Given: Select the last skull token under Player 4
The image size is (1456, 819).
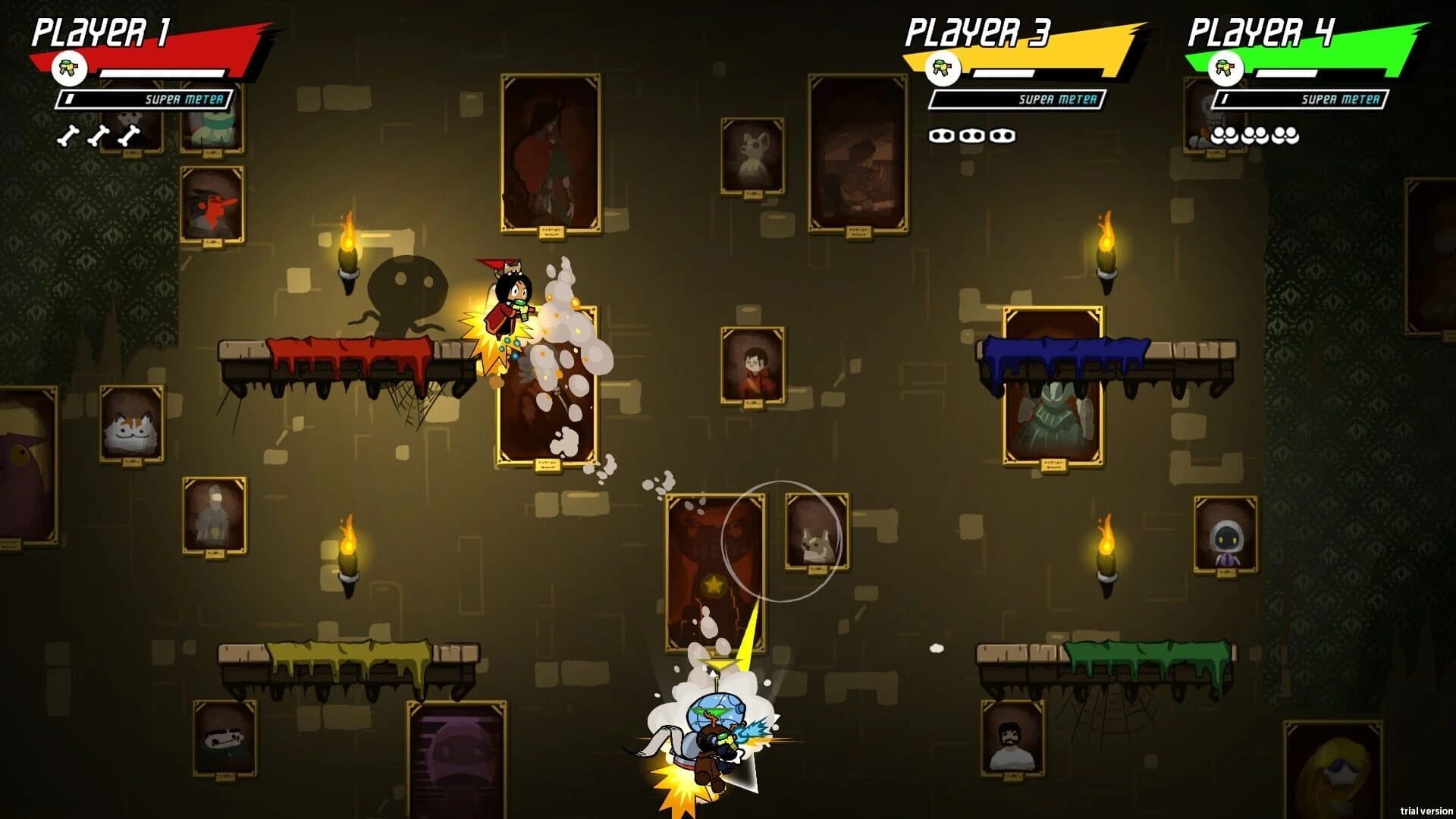Looking at the screenshot, I should coord(1285,136).
